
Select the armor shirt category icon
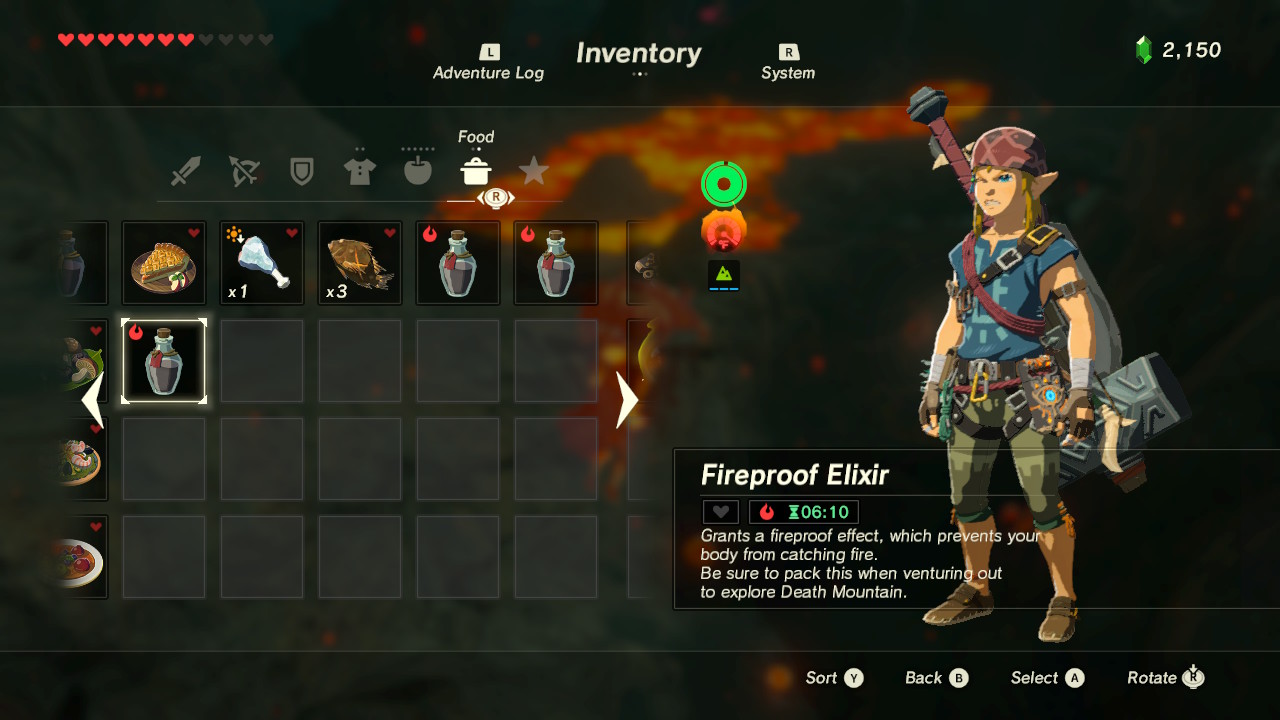[359, 170]
